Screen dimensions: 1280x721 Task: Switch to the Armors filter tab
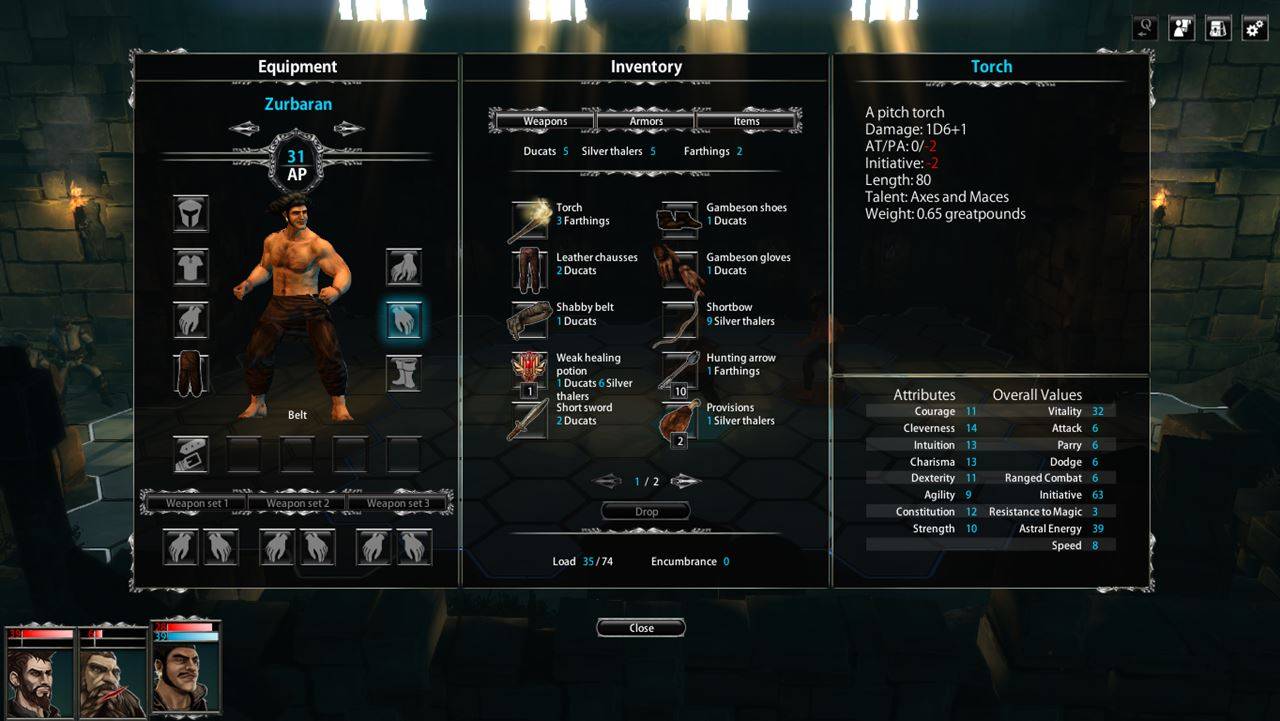click(x=646, y=121)
